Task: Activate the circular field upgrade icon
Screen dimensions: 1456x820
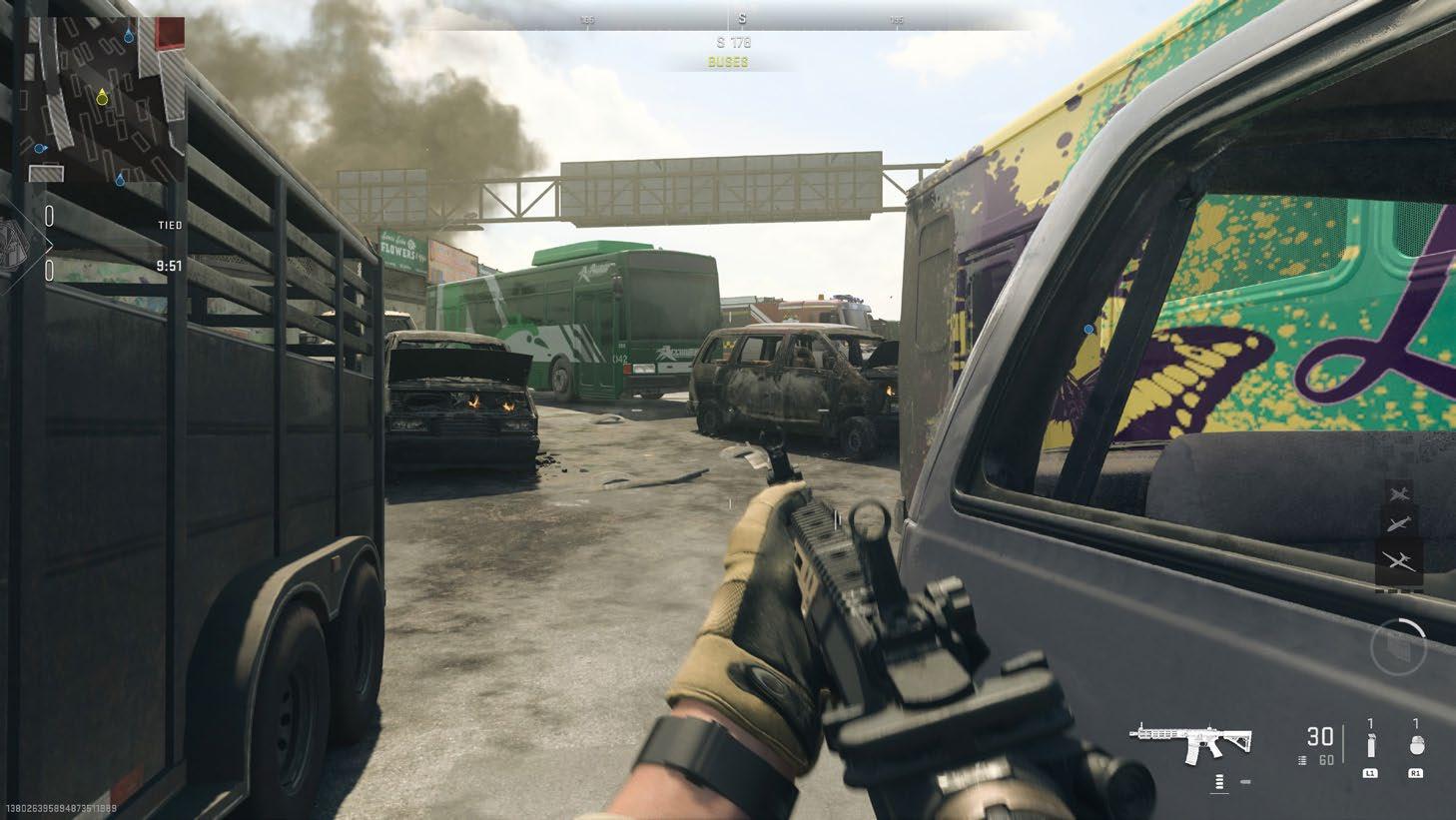Action: (x=1400, y=646)
